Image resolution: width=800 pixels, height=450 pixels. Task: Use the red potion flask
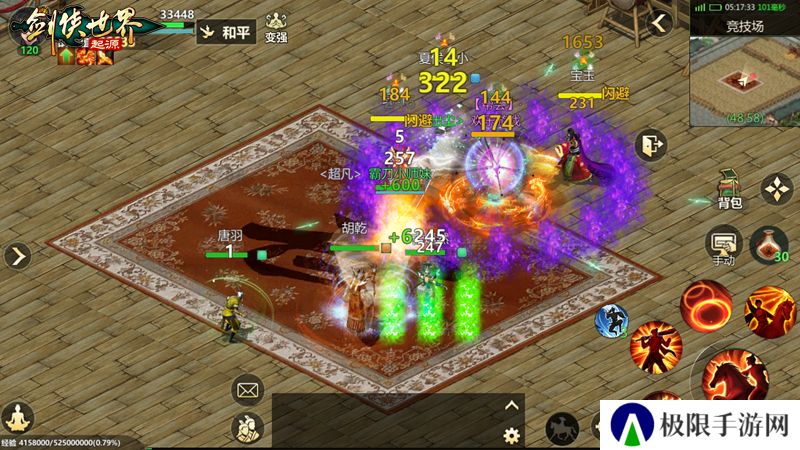pos(768,245)
